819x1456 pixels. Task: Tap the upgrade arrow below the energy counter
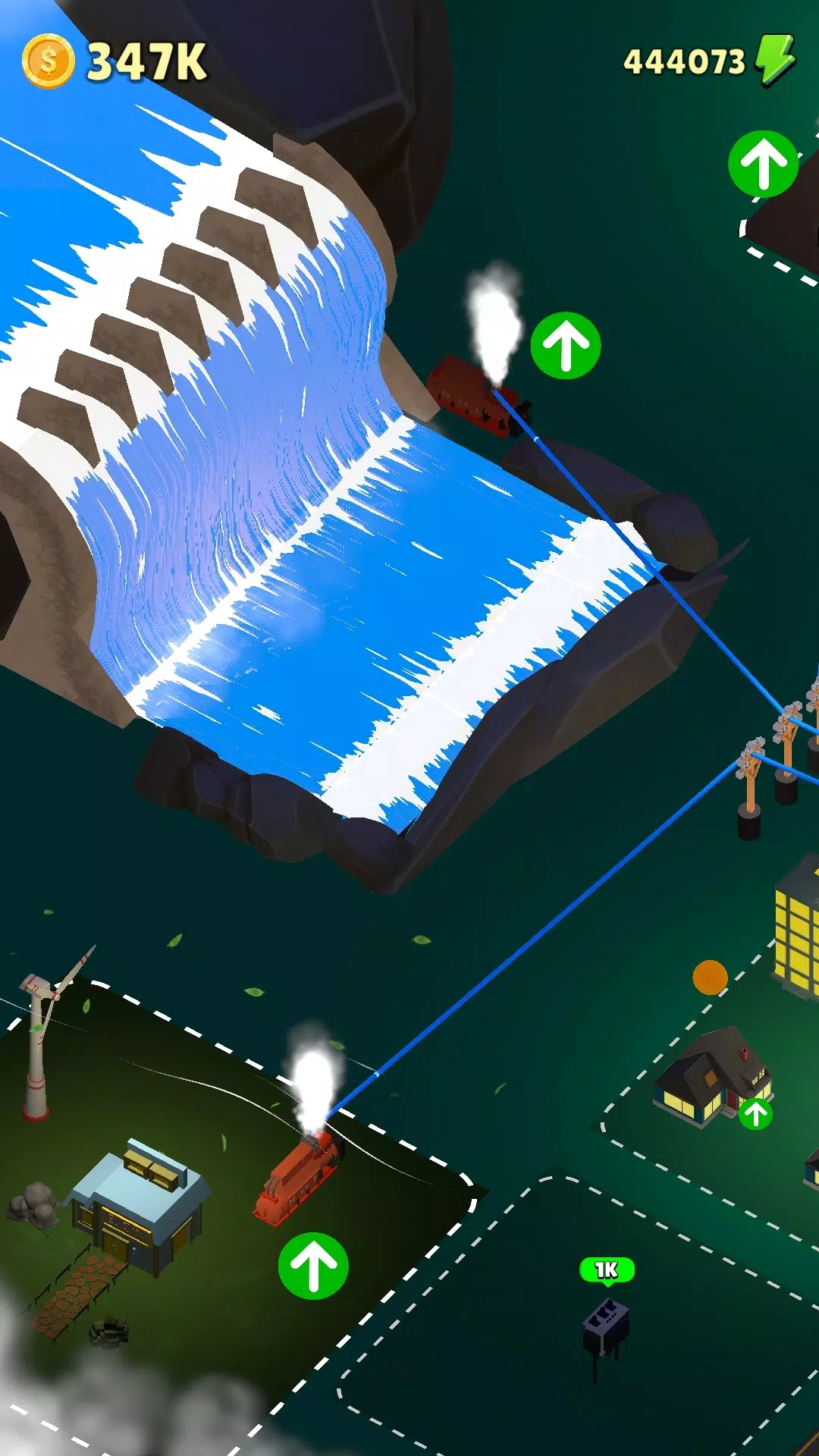click(763, 164)
